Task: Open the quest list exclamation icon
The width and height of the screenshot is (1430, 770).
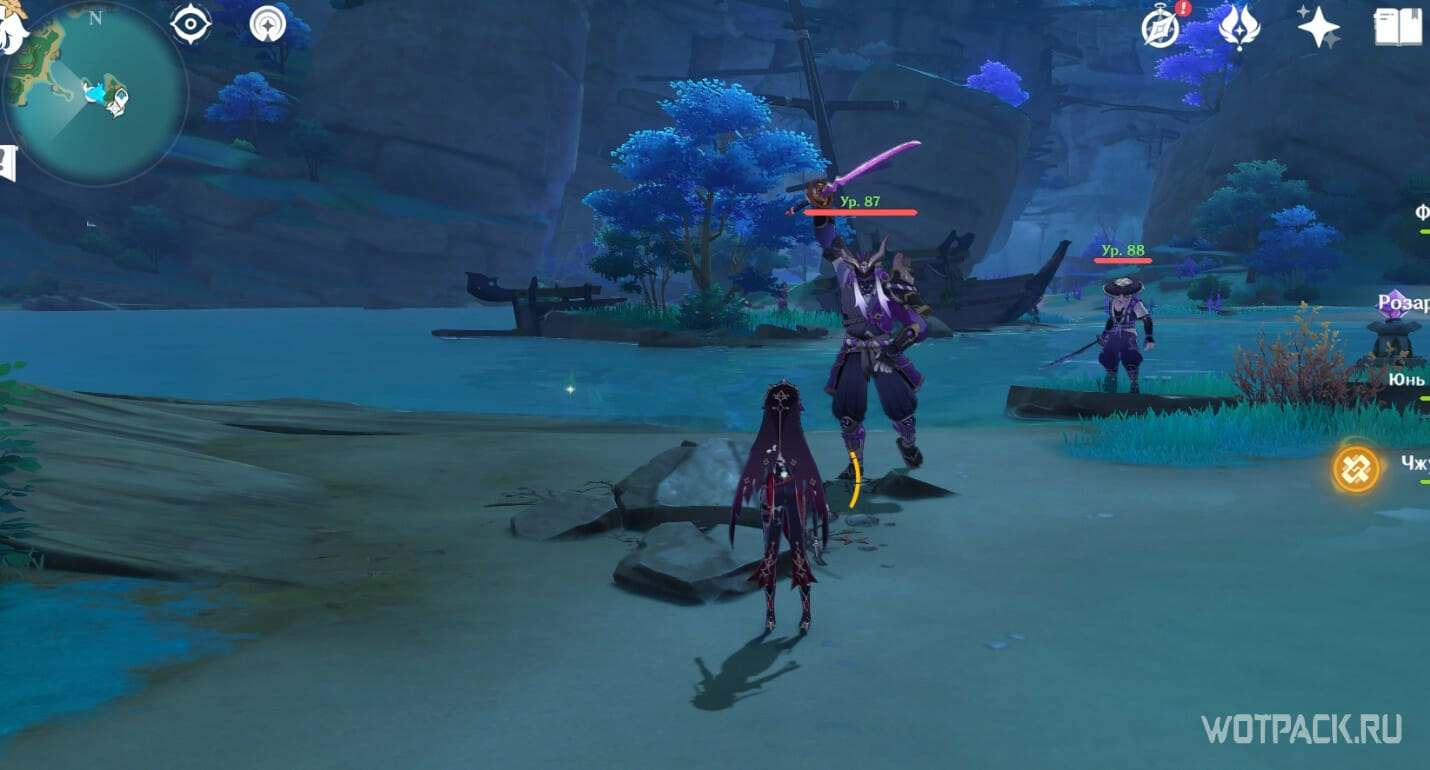Action: (x=9, y=162)
